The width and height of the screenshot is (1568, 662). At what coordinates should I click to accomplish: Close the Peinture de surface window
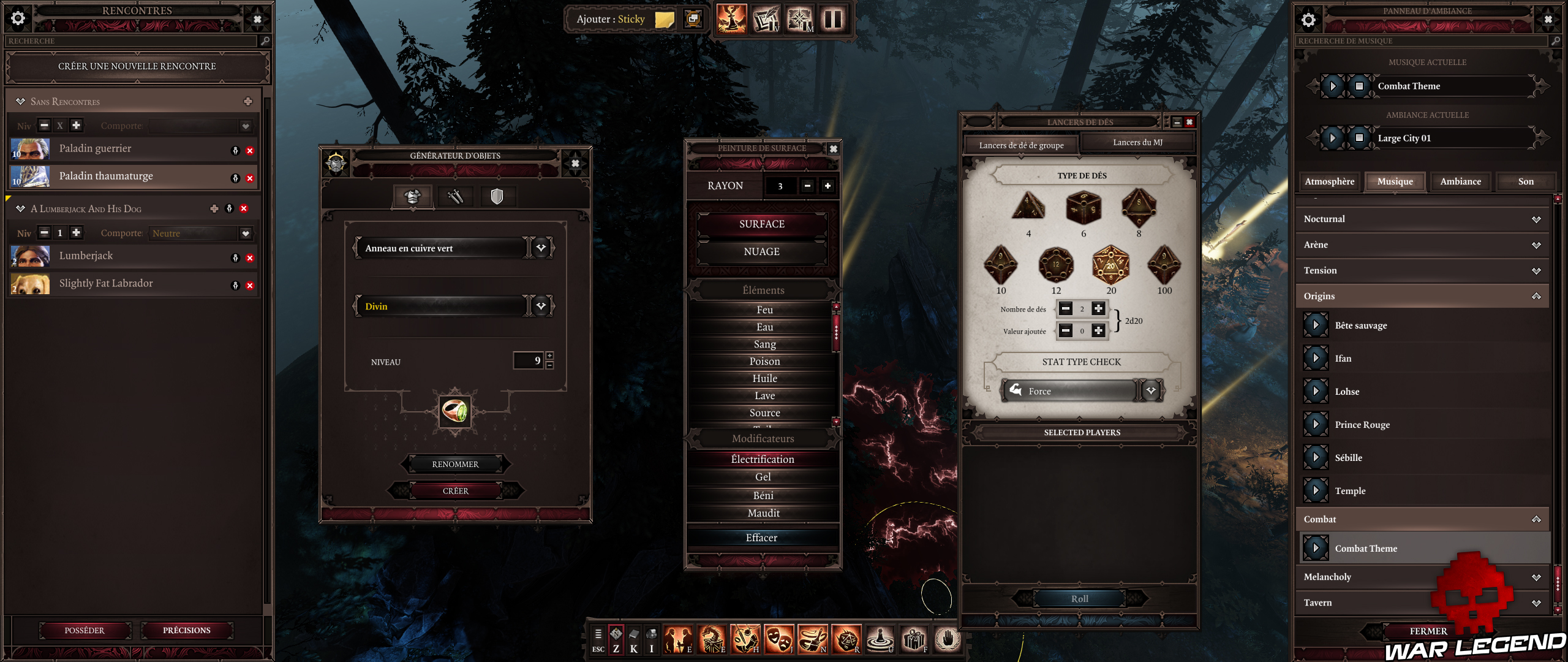[x=833, y=149]
